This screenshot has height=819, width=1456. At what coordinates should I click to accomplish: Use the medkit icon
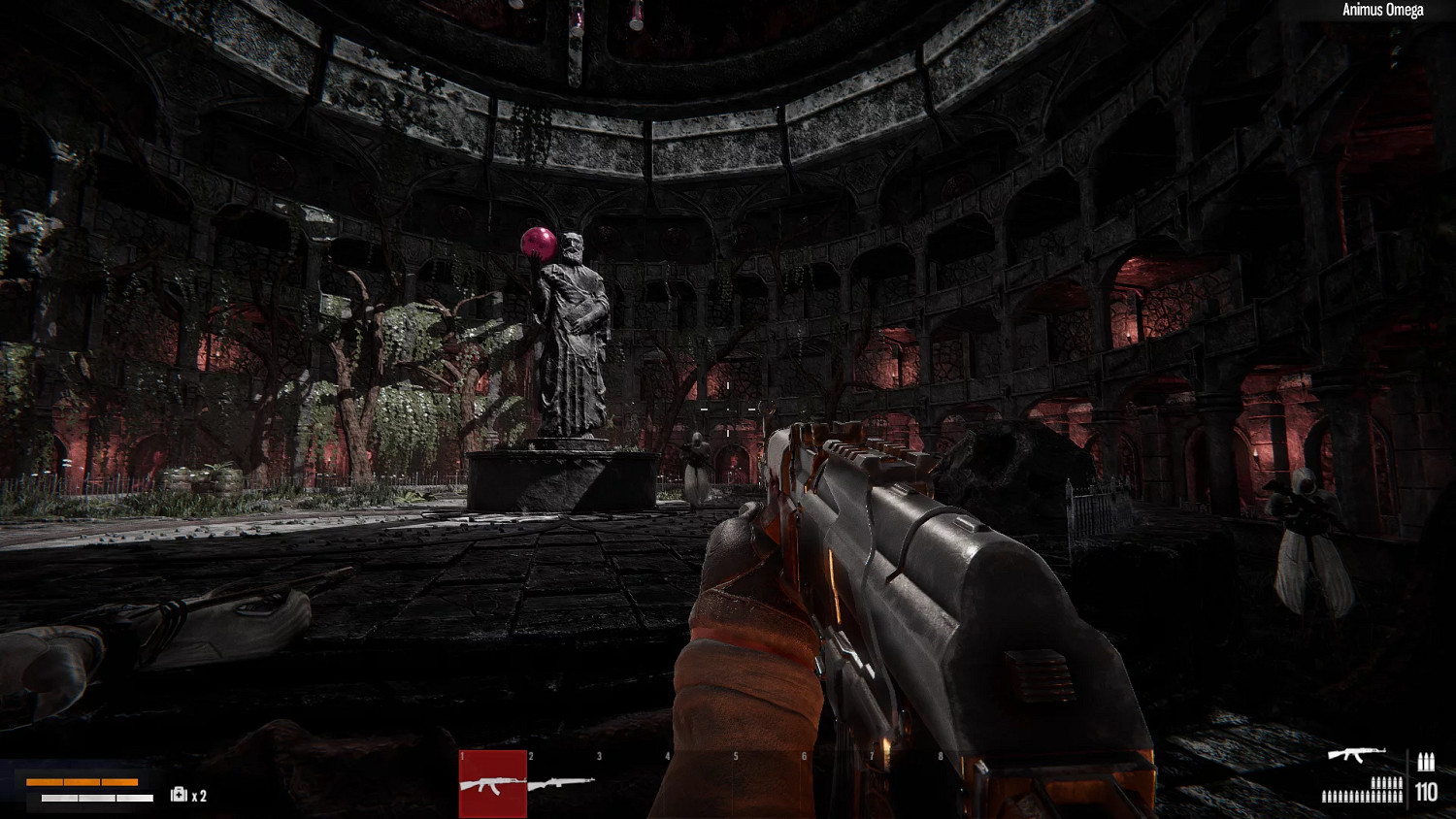point(179,795)
